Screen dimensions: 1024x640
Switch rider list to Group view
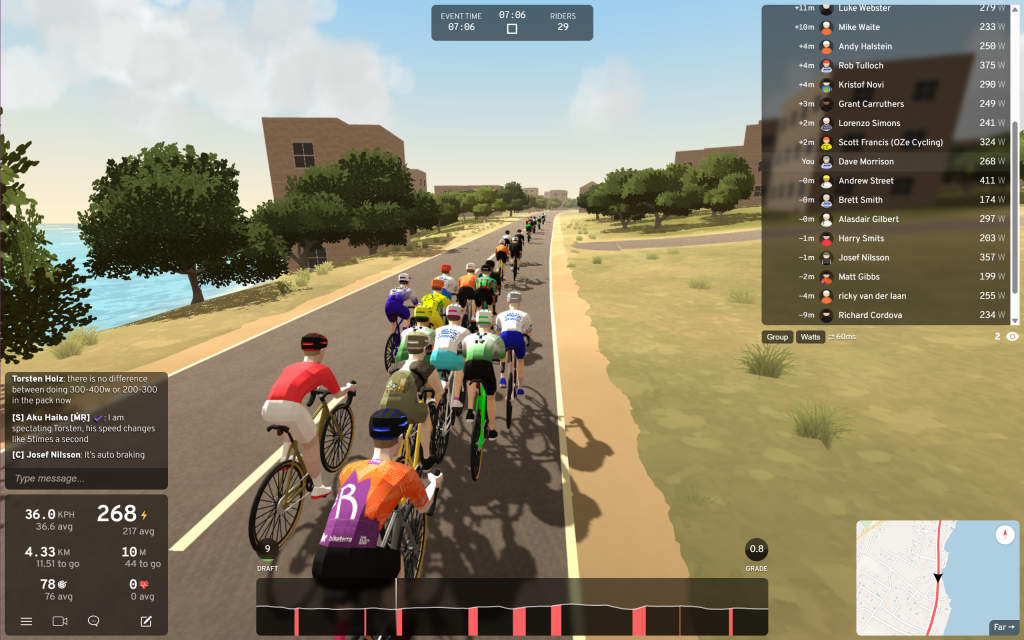pyautogui.click(x=777, y=337)
